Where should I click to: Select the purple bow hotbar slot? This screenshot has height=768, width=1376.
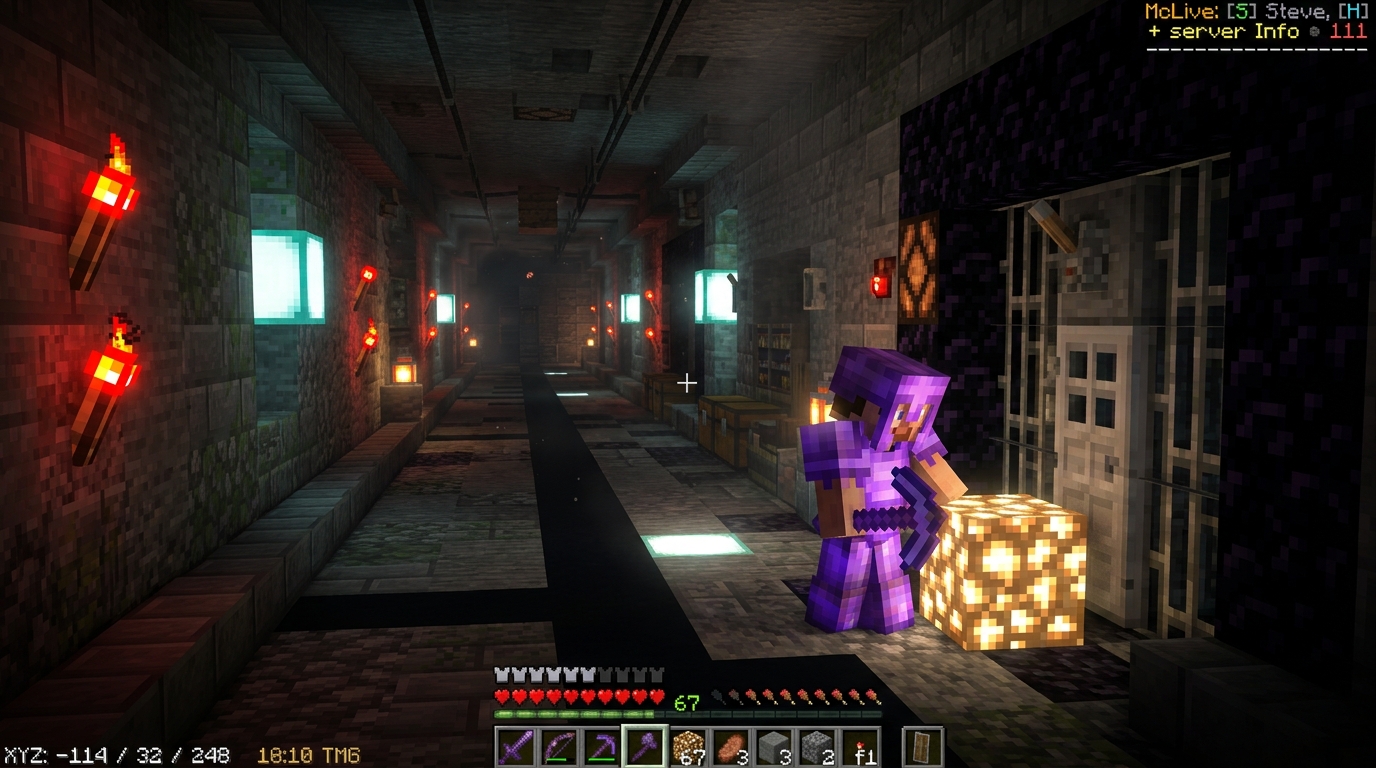pos(559,747)
